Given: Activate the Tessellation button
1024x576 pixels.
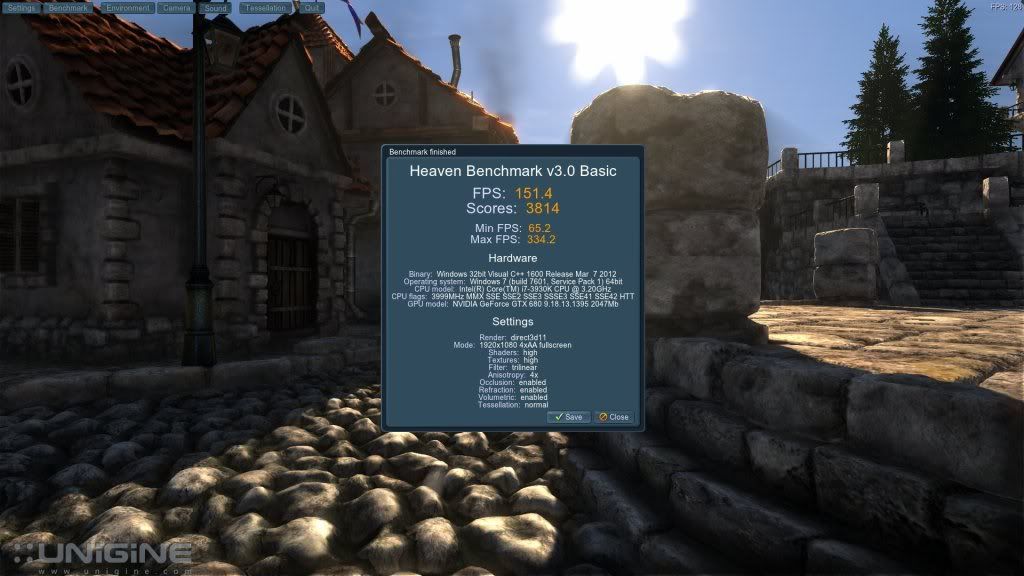Looking at the screenshot, I should click(266, 7).
